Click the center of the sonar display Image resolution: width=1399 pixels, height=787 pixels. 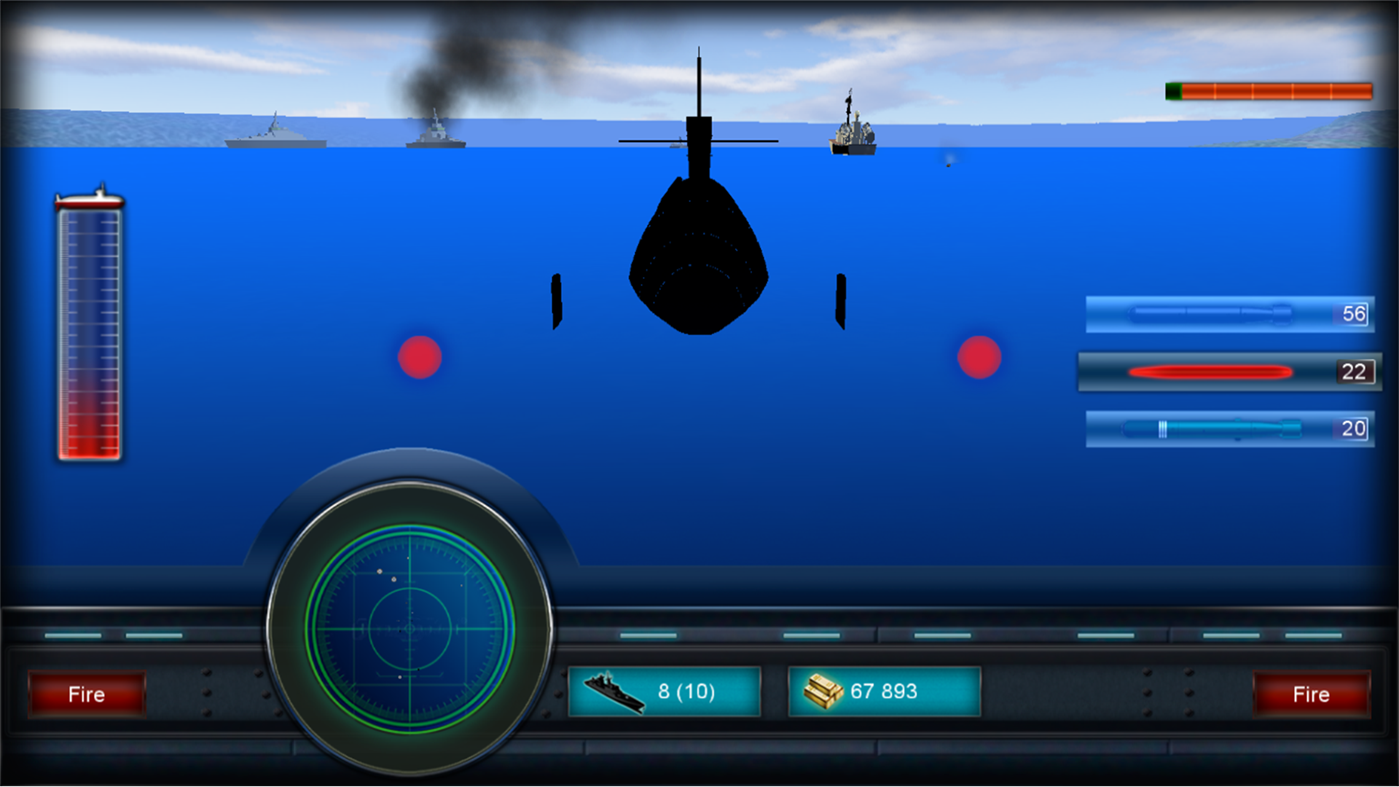pyautogui.click(x=410, y=630)
